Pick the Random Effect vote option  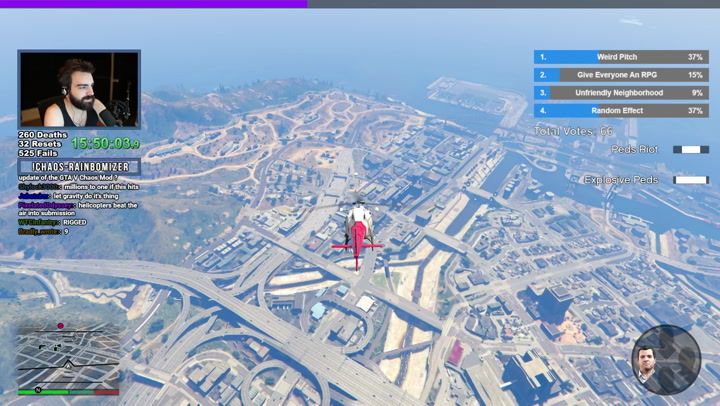[x=620, y=111]
